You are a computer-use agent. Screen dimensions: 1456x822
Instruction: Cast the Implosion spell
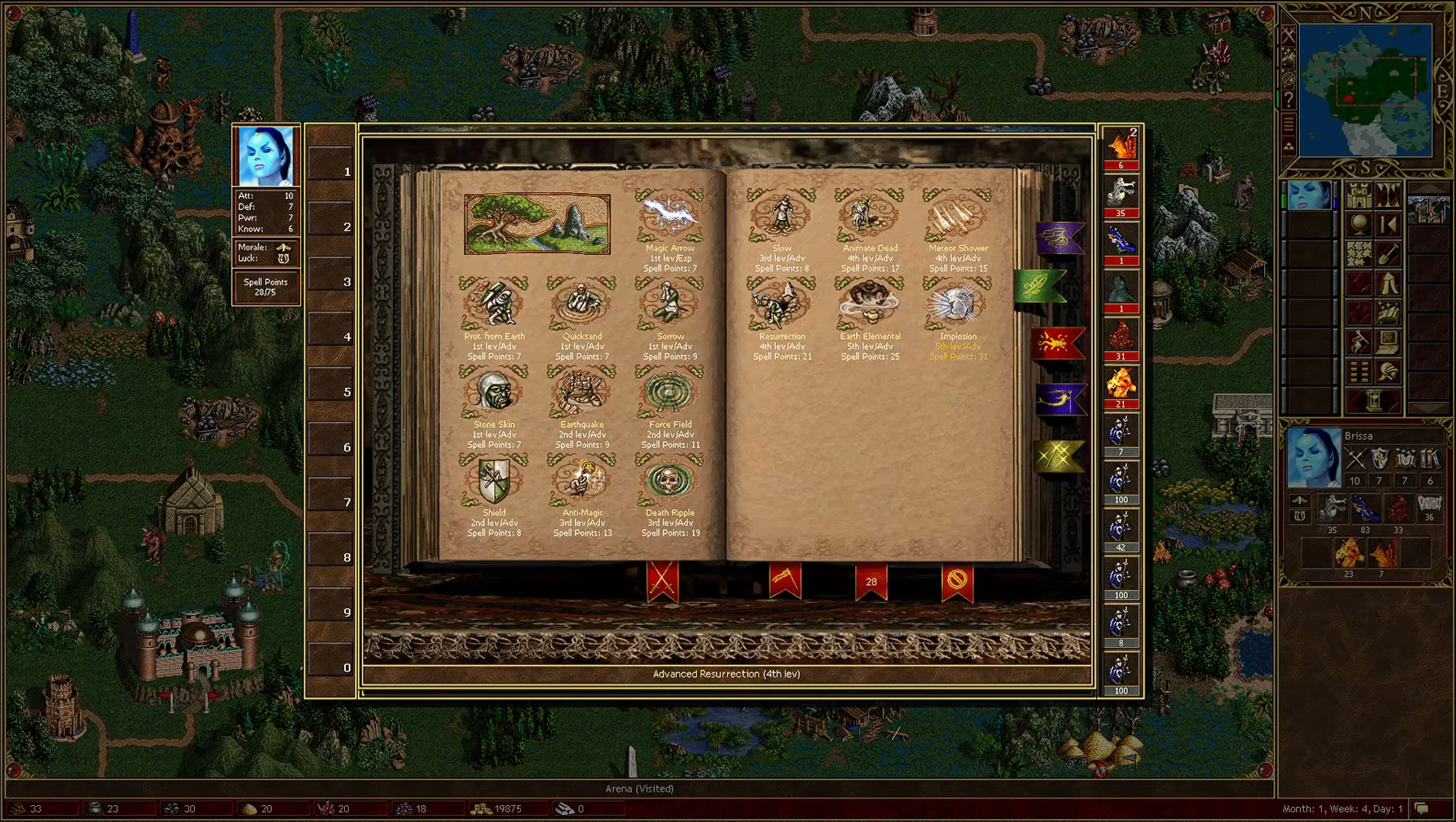[x=957, y=304]
